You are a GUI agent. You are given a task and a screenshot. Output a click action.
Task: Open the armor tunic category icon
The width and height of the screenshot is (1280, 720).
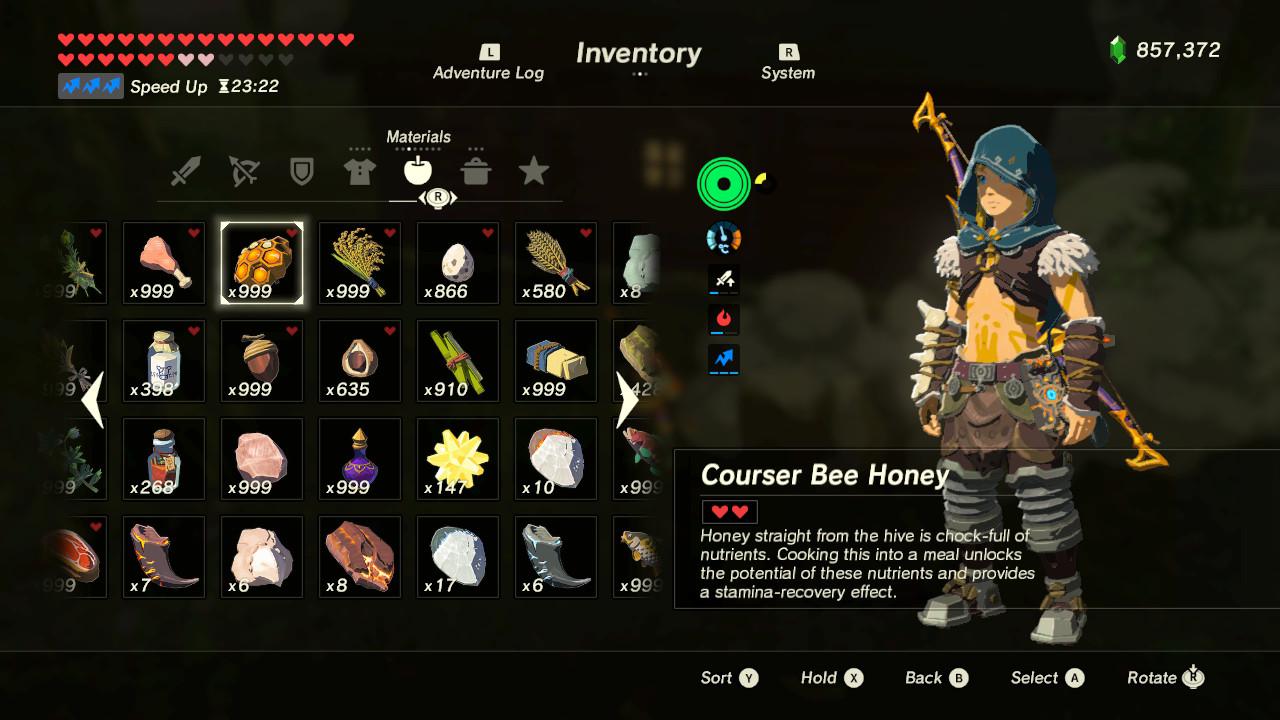pos(360,170)
